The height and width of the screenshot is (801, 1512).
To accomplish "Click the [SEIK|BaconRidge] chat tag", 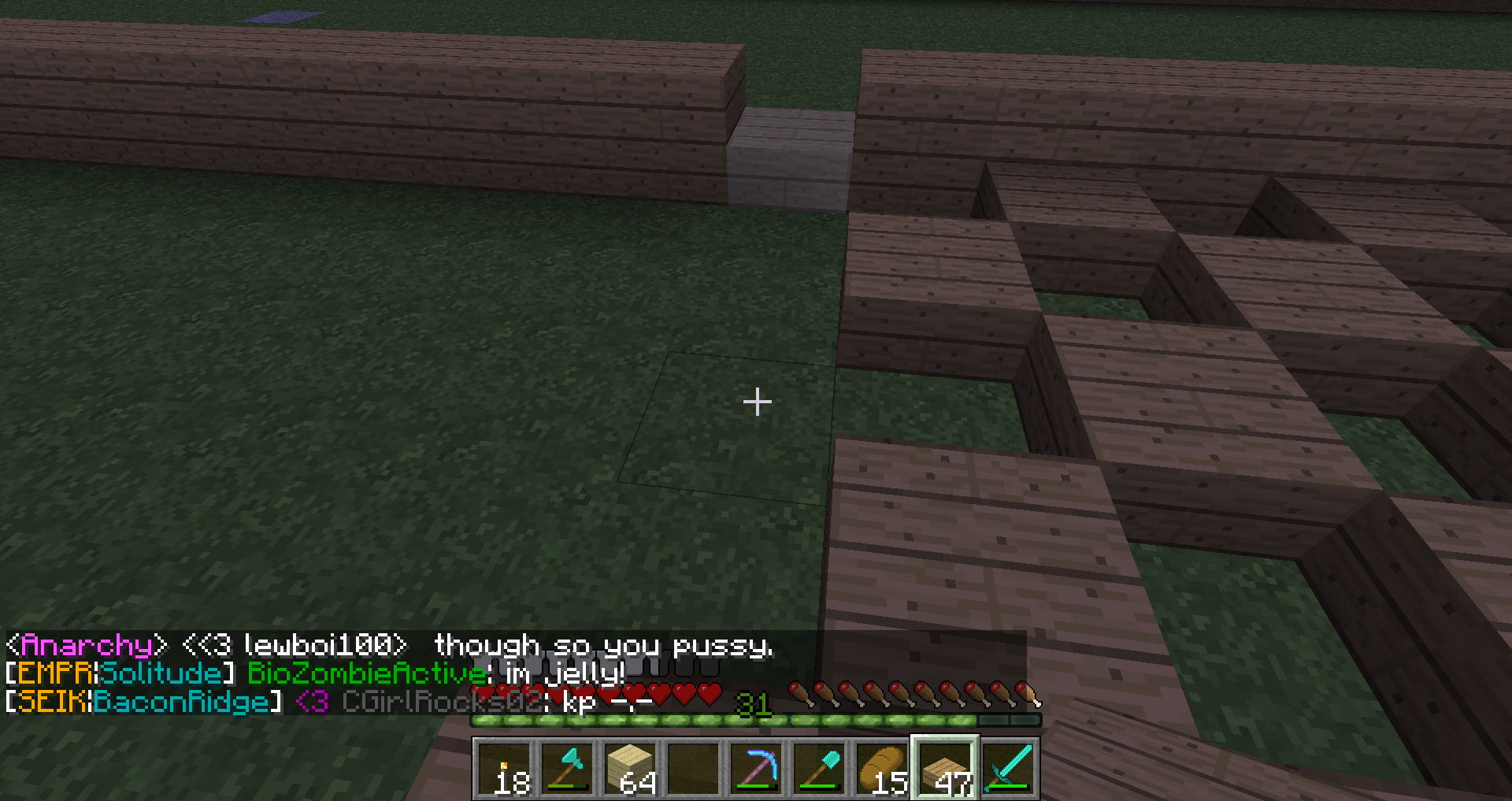I will click(142, 703).
